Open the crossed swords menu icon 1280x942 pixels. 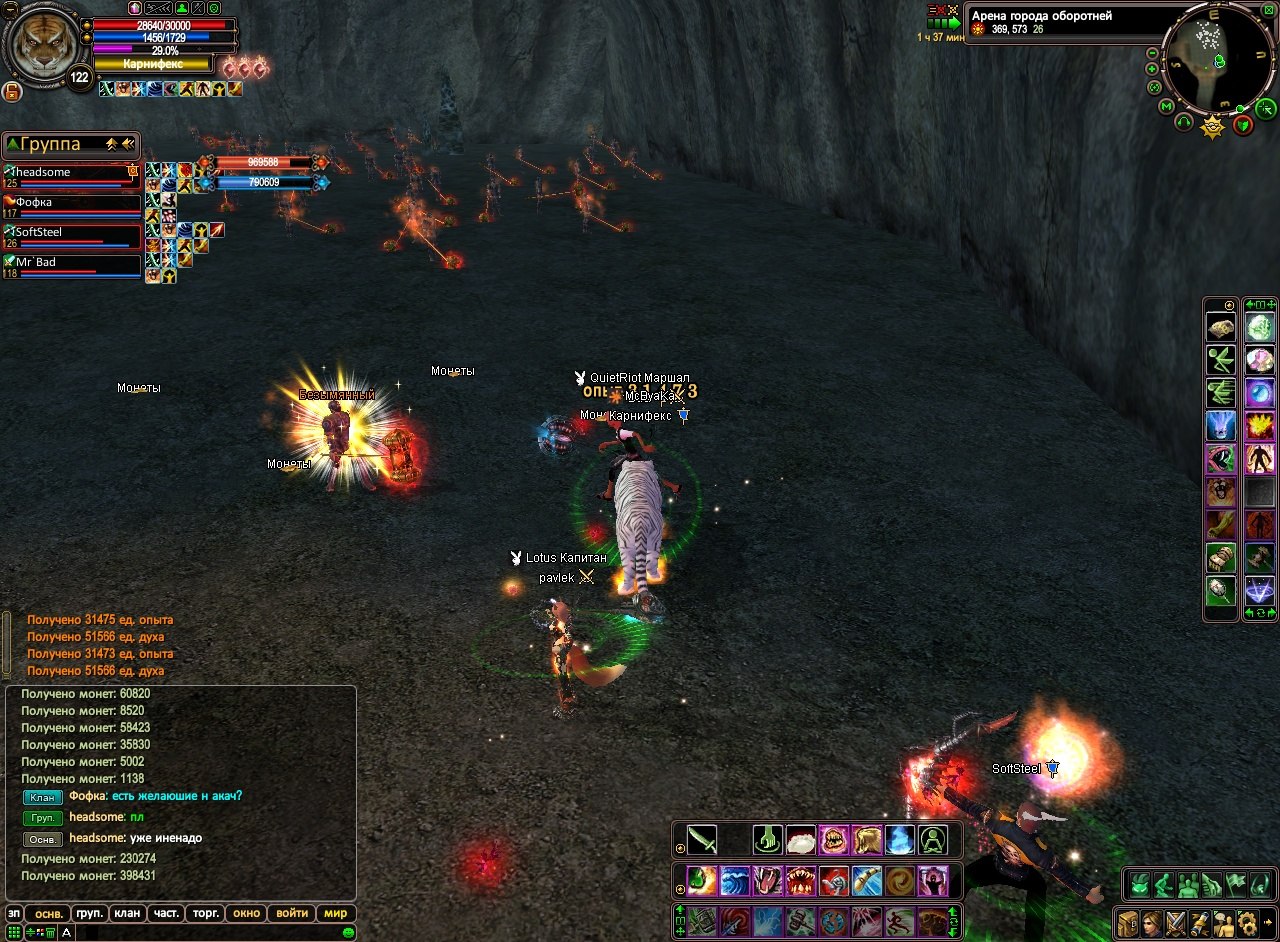click(1175, 922)
